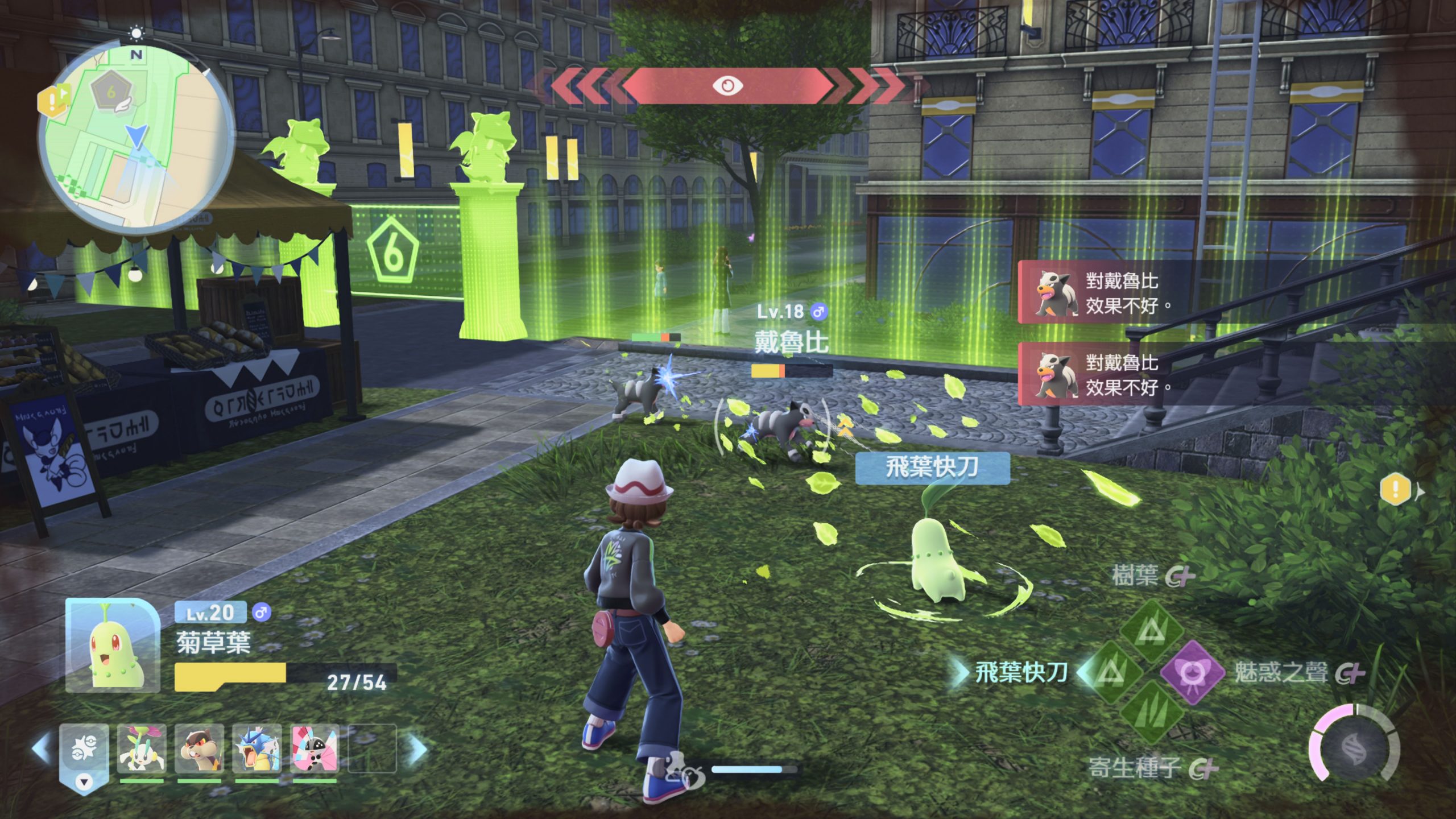This screenshot has height=819, width=1456.
Task: Click the yellow alert badge beside the minimap
Action: [52, 102]
